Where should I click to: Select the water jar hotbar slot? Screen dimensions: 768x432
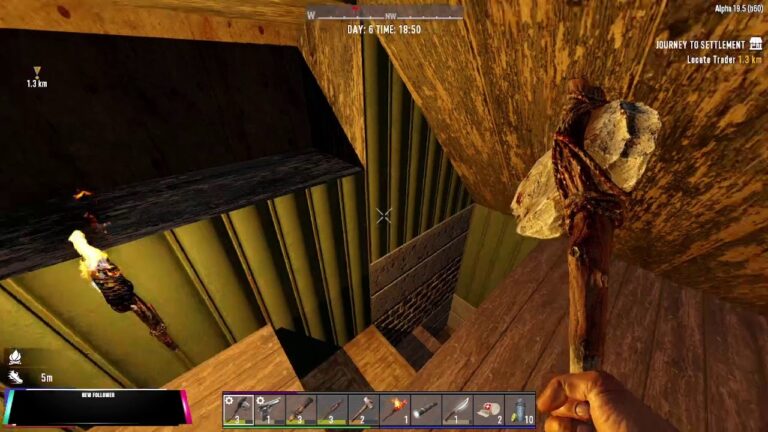[x=519, y=409]
